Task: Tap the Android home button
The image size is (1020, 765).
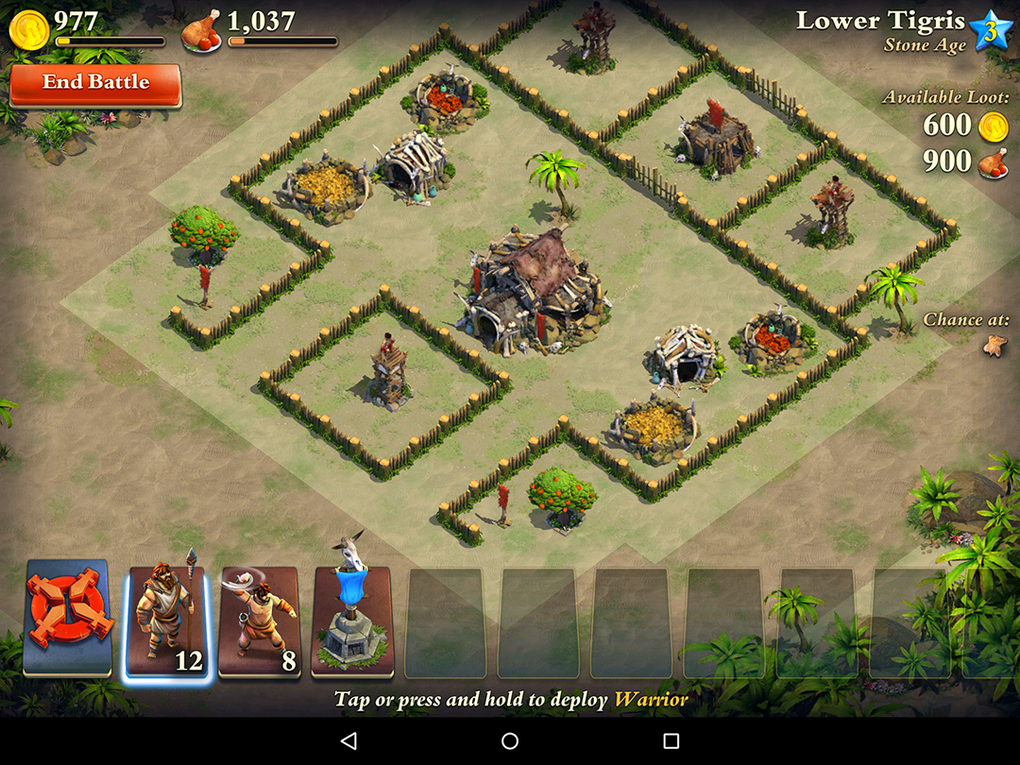Action: tap(510, 741)
